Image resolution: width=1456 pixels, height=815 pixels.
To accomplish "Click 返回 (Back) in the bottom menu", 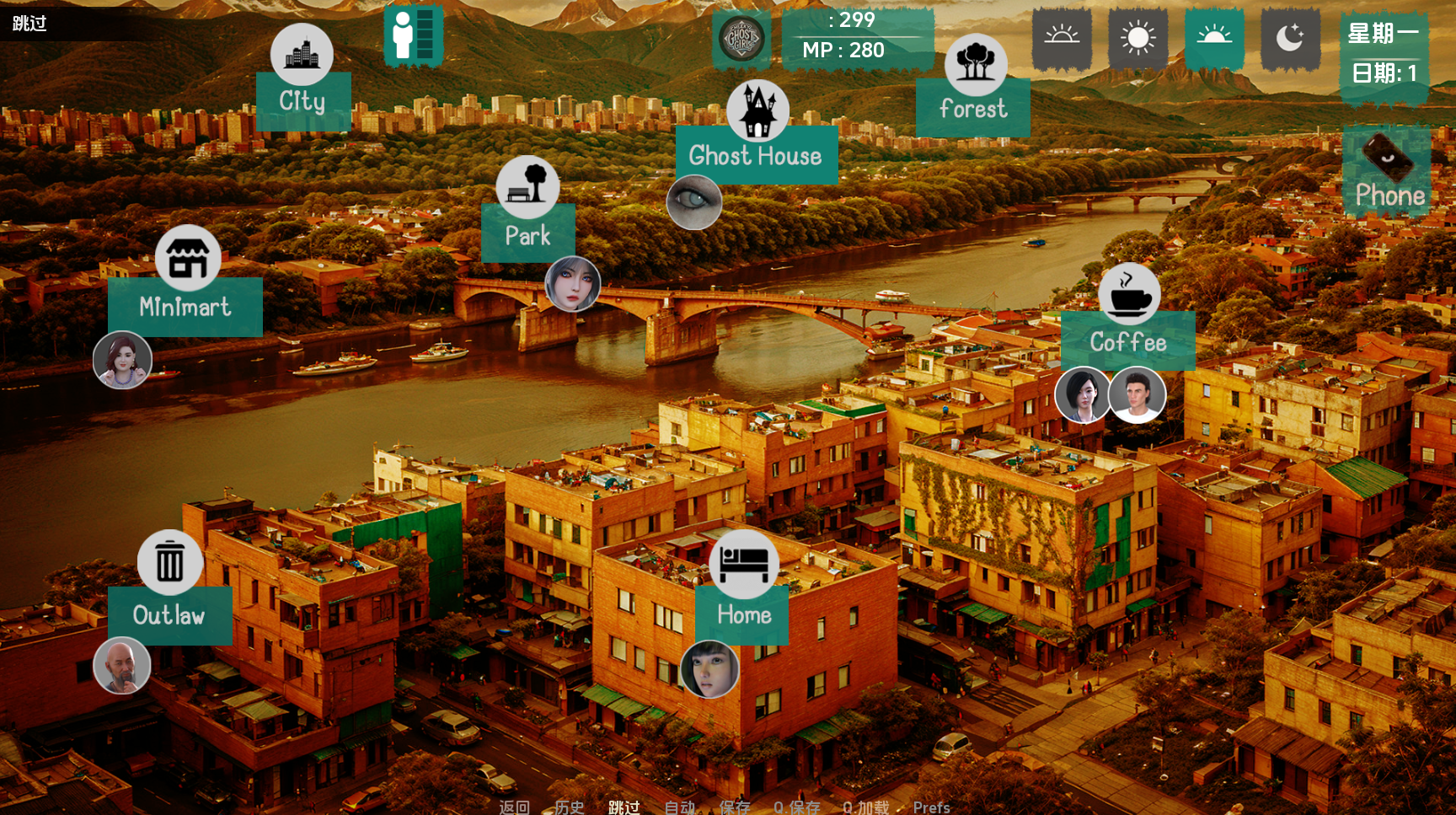I will (514, 807).
